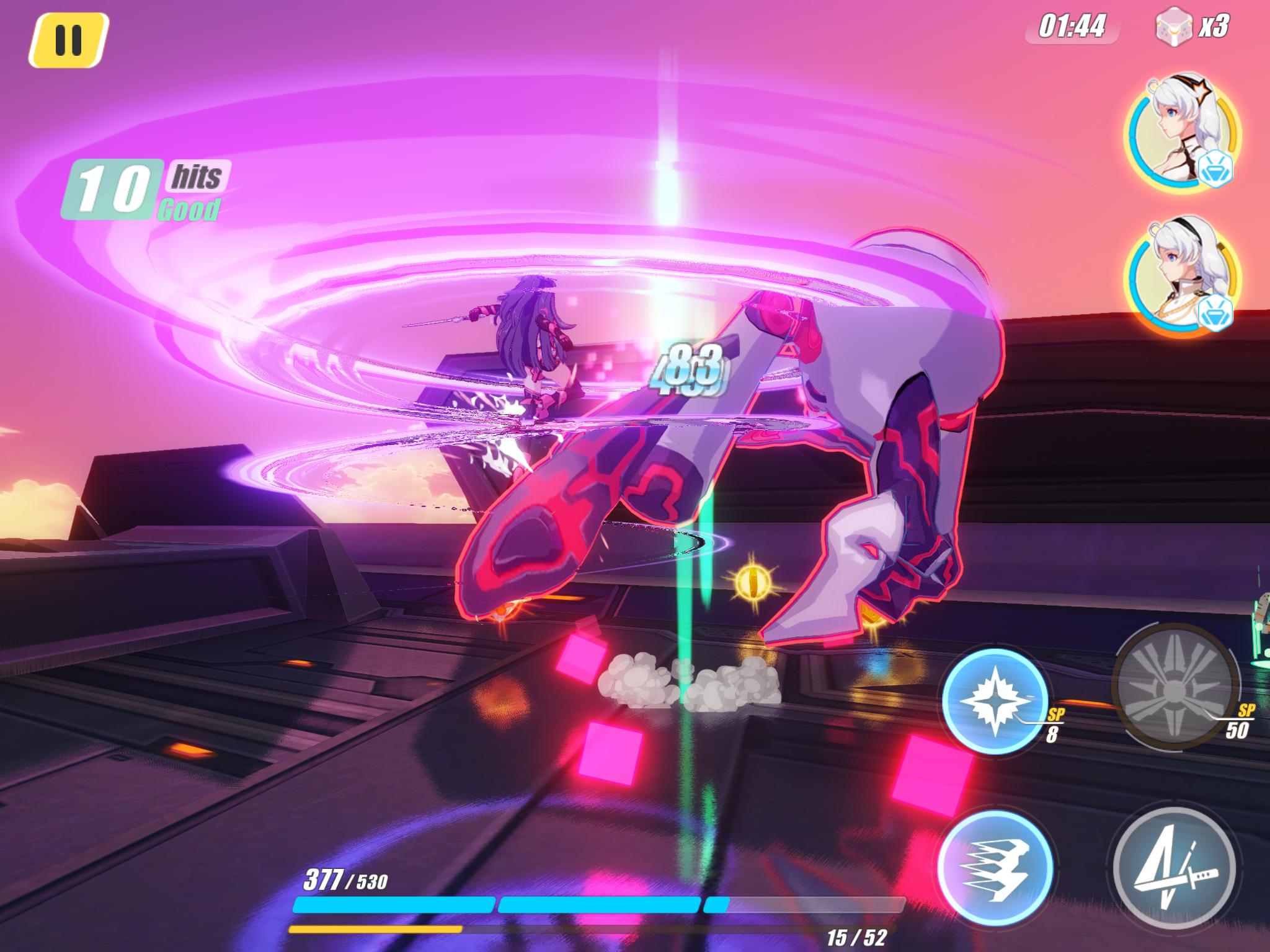1270x952 pixels.
Task: Activate the star weapon skill costing 8 SP
Action: point(995,699)
